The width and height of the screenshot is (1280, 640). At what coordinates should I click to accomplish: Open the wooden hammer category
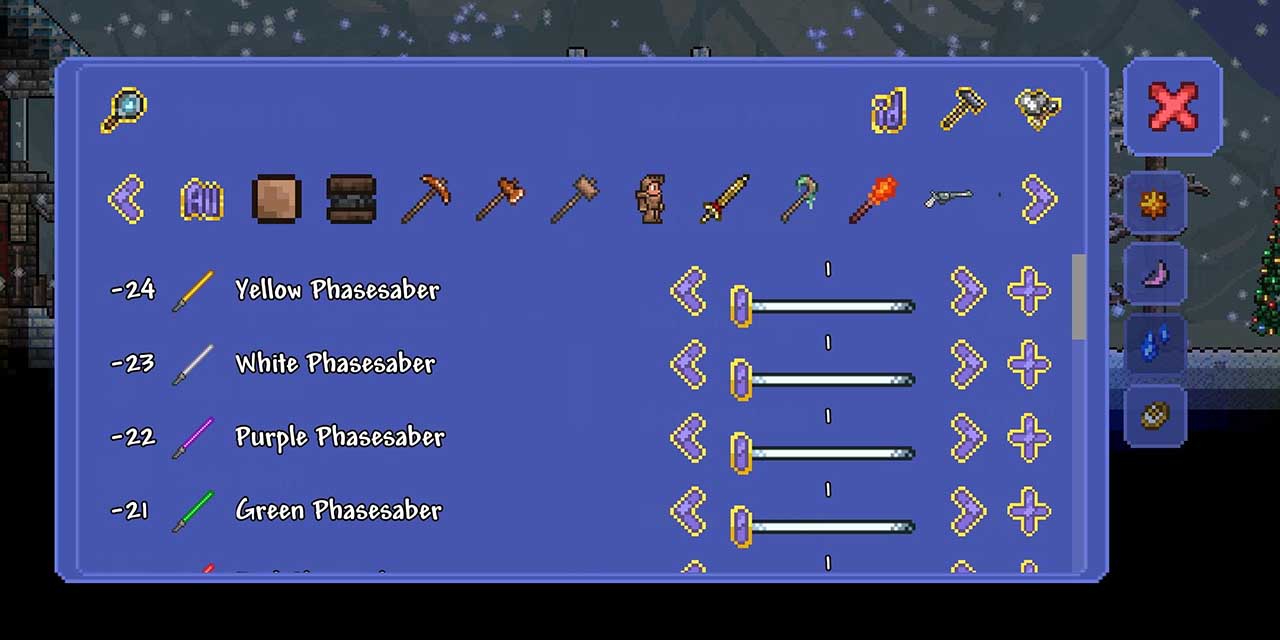575,200
